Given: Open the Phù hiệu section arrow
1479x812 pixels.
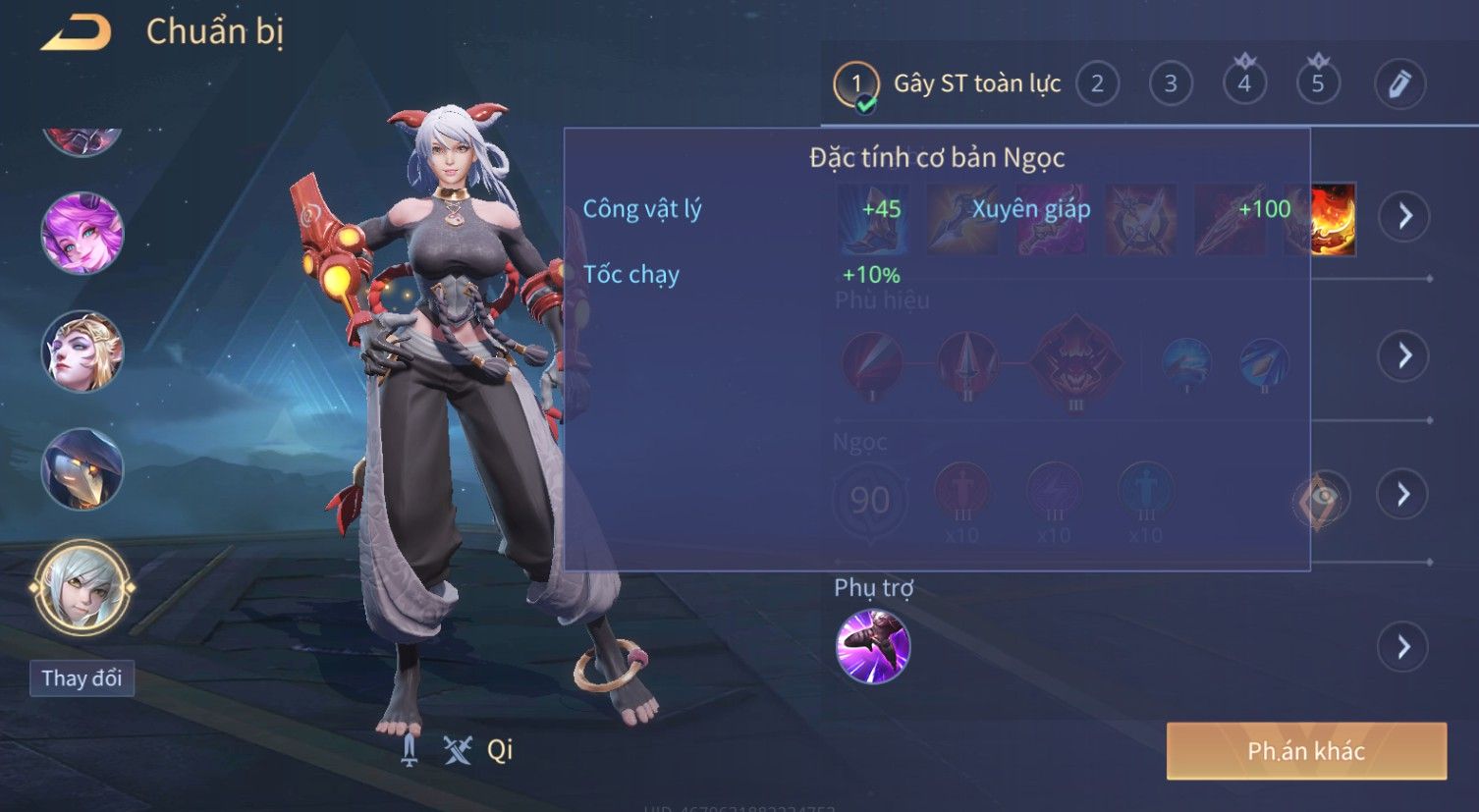Looking at the screenshot, I should pyautogui.click(x=1404, y=355).
